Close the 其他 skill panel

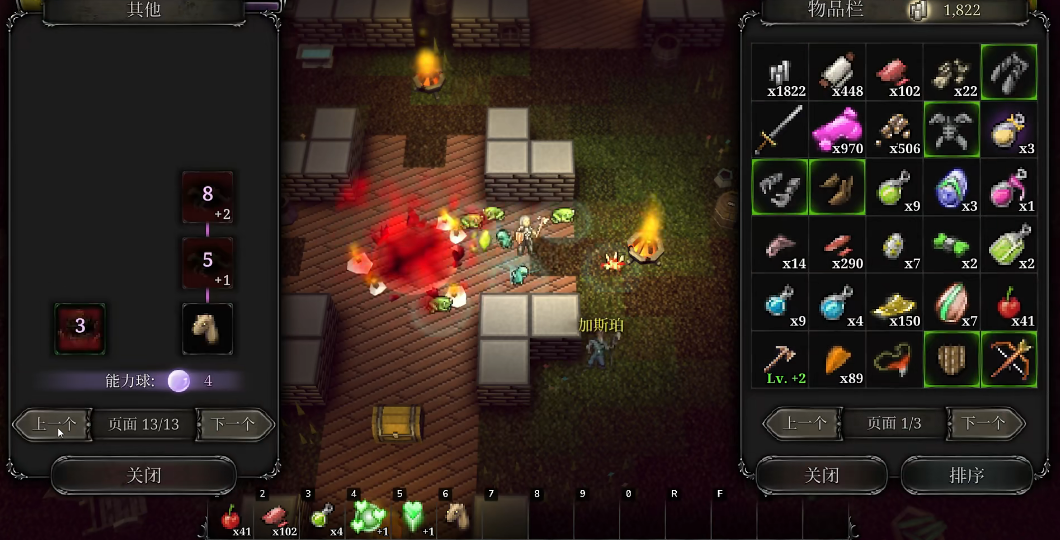(143, 475)
